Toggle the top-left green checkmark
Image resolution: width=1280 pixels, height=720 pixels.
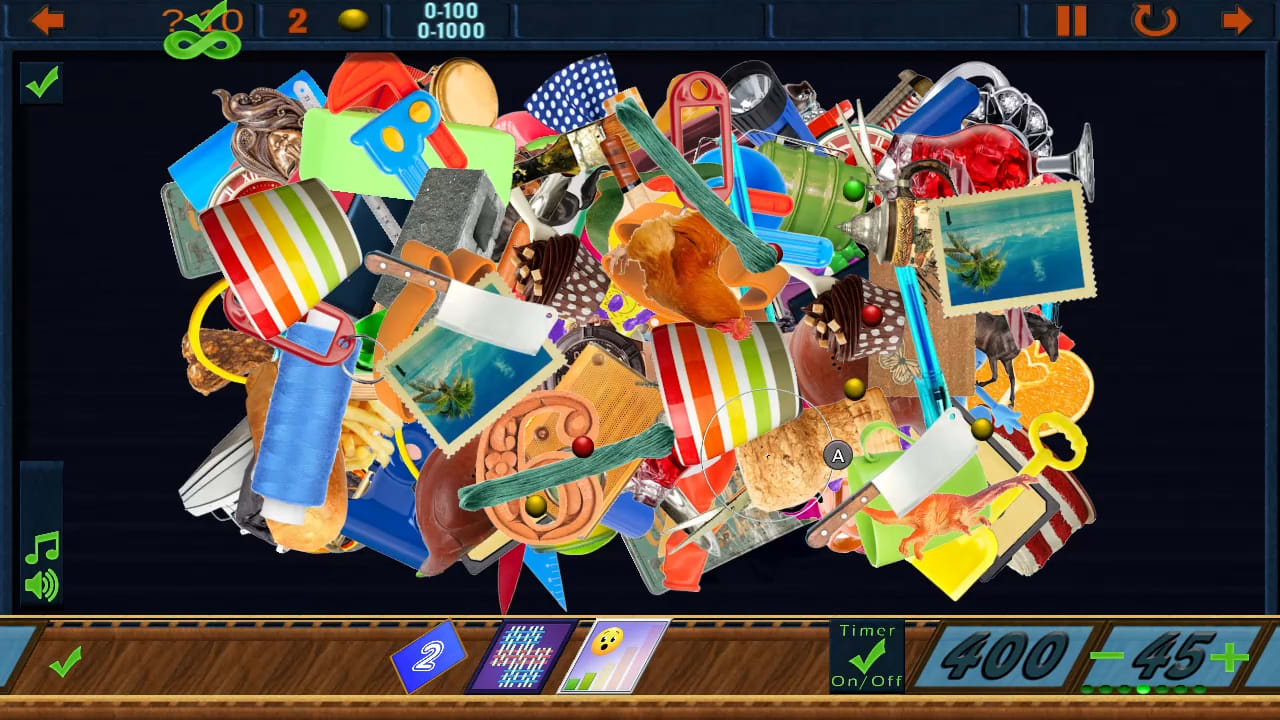click(41, 85)
